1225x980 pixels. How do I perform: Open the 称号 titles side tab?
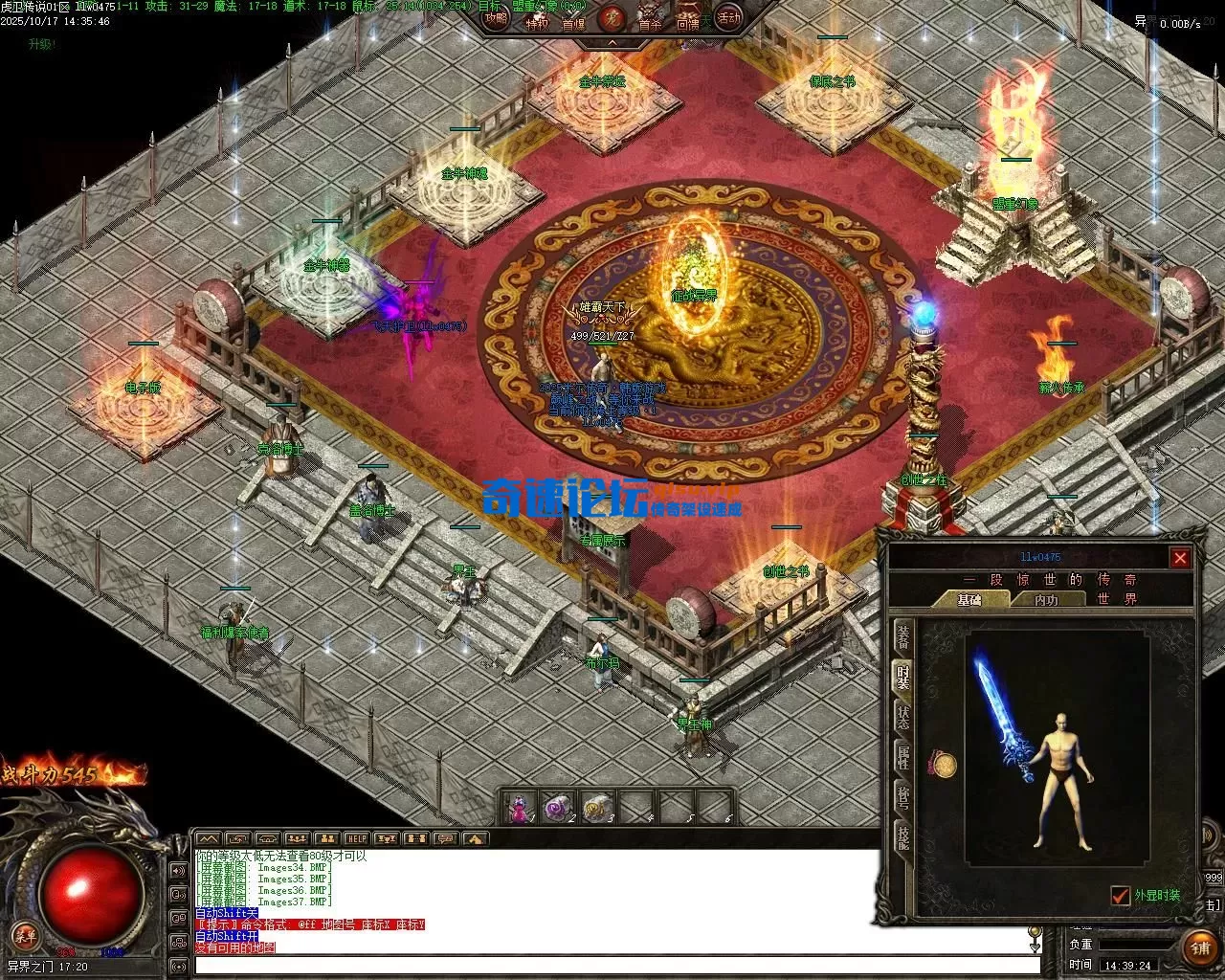pyautogui.click(x=902, y=797)
